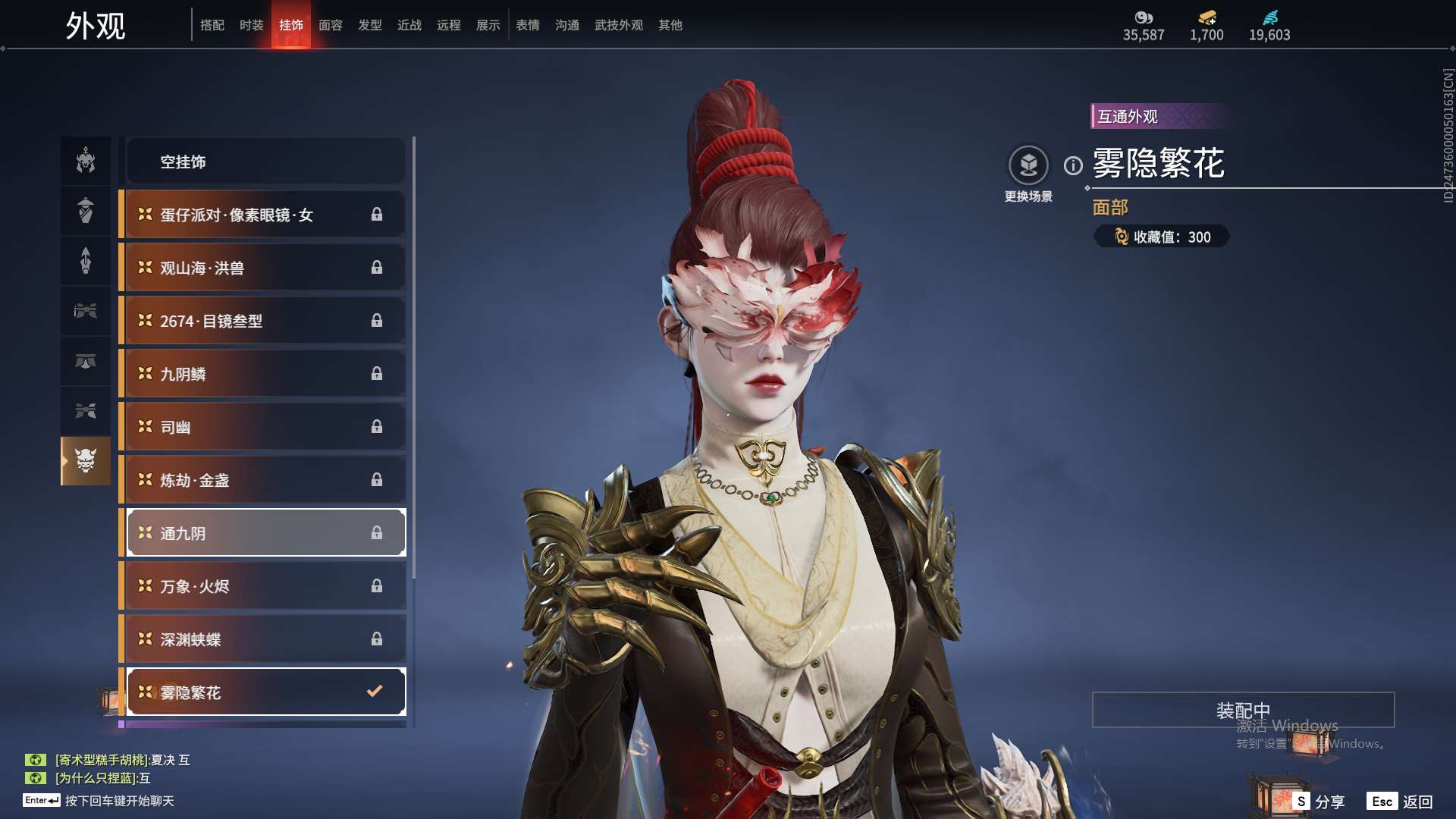Select the equipped 雾隐繁花 accessory
The width and height of the screenshot is (1456, 819).
coord(265,692)
